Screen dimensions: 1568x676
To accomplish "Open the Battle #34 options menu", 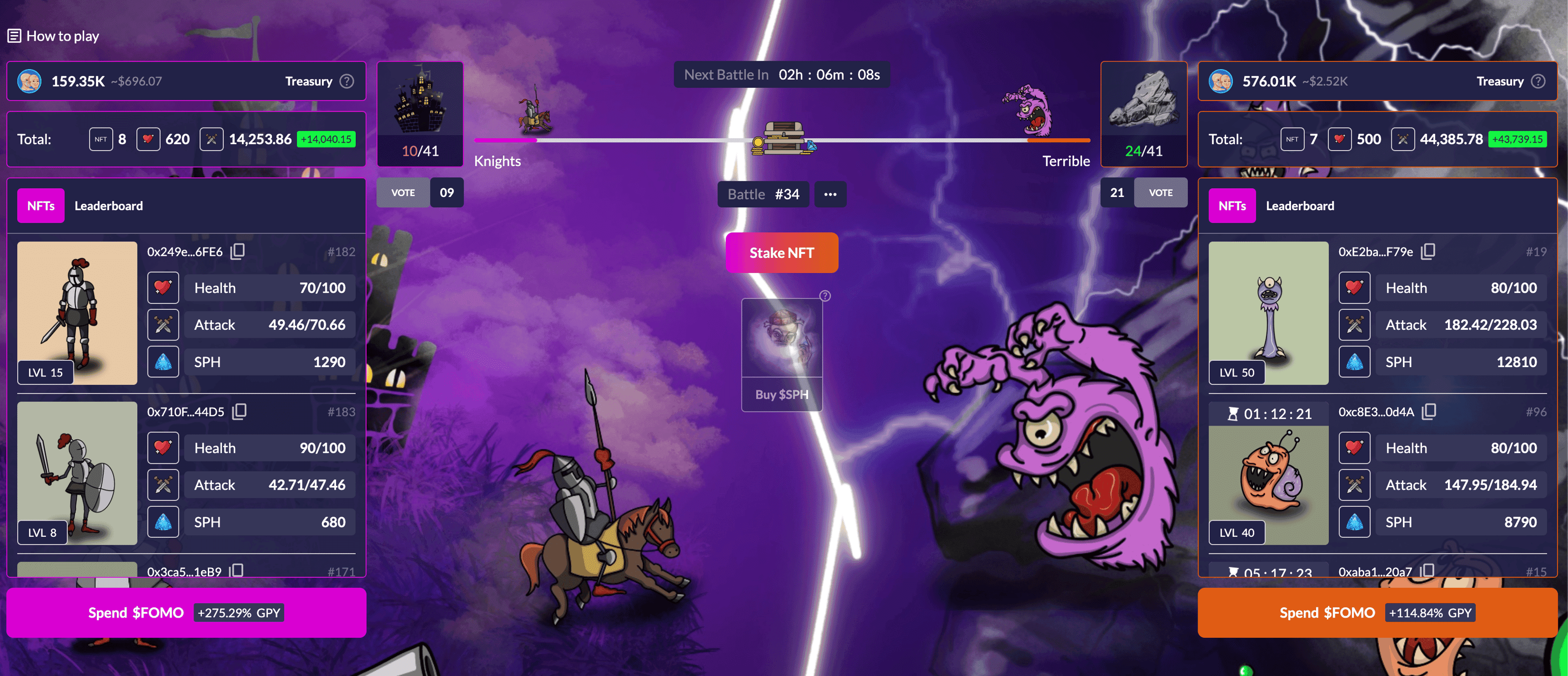I will (x=830, y=194).
